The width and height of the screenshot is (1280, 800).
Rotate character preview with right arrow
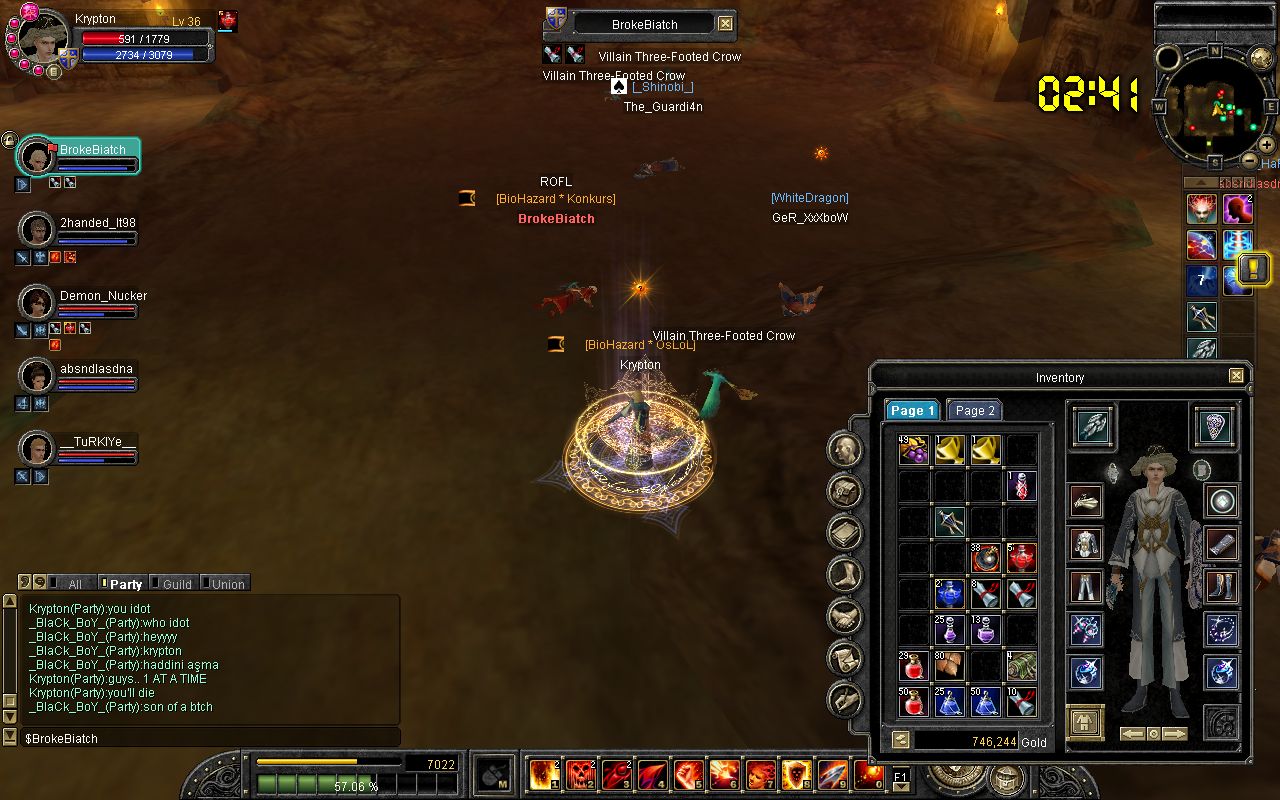pos(1175,734)
